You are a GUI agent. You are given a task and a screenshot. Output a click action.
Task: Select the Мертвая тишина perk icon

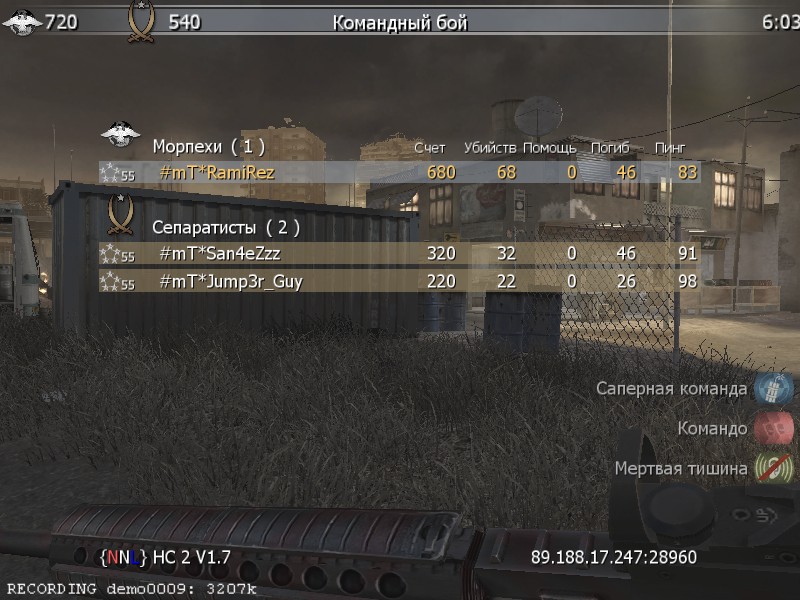773,468
